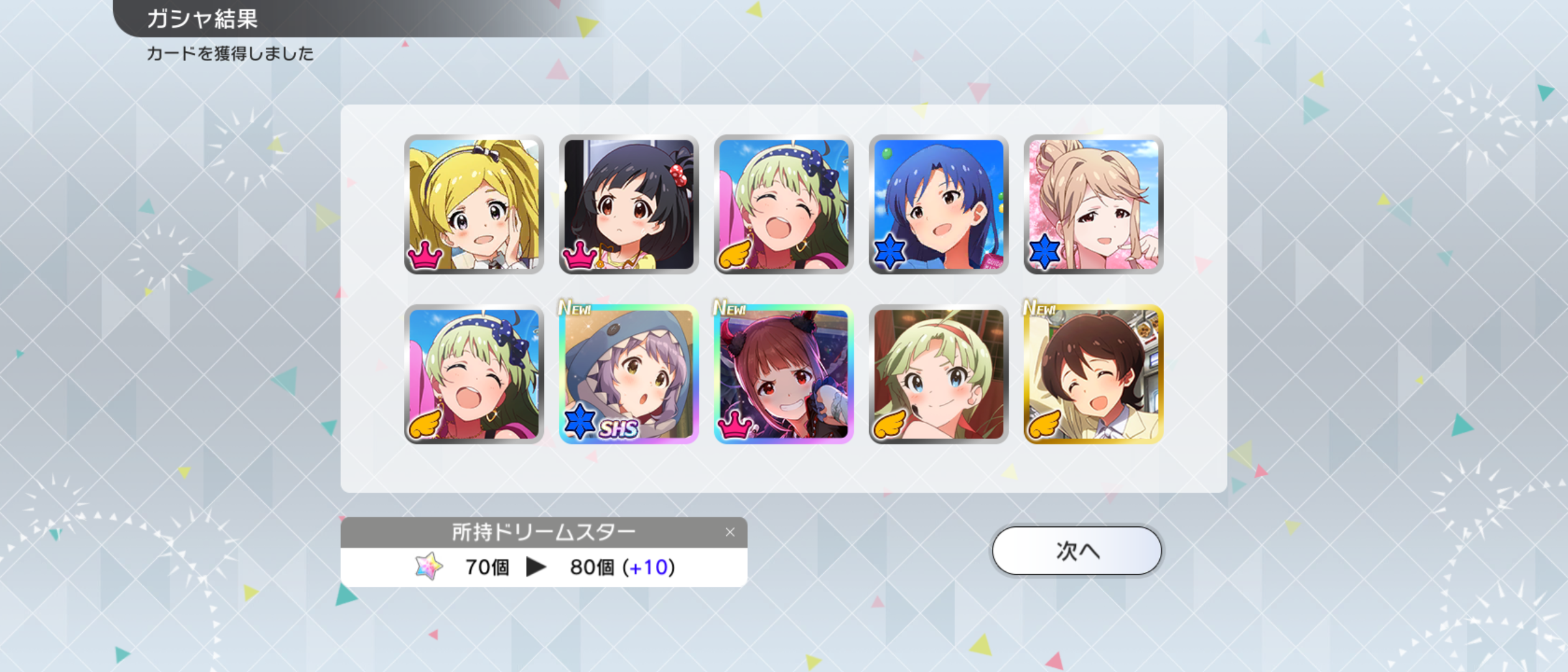Open the gold-framed brown-haired smiling card

click(1093, 375)
